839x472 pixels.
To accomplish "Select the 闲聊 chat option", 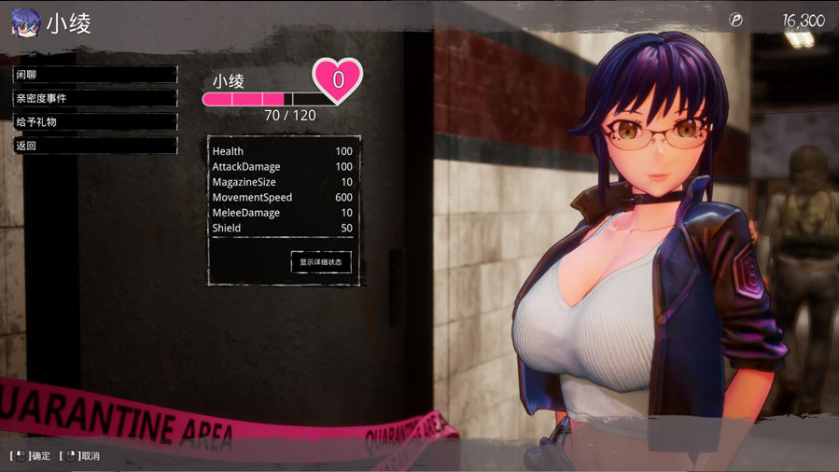I will [94, 75].
